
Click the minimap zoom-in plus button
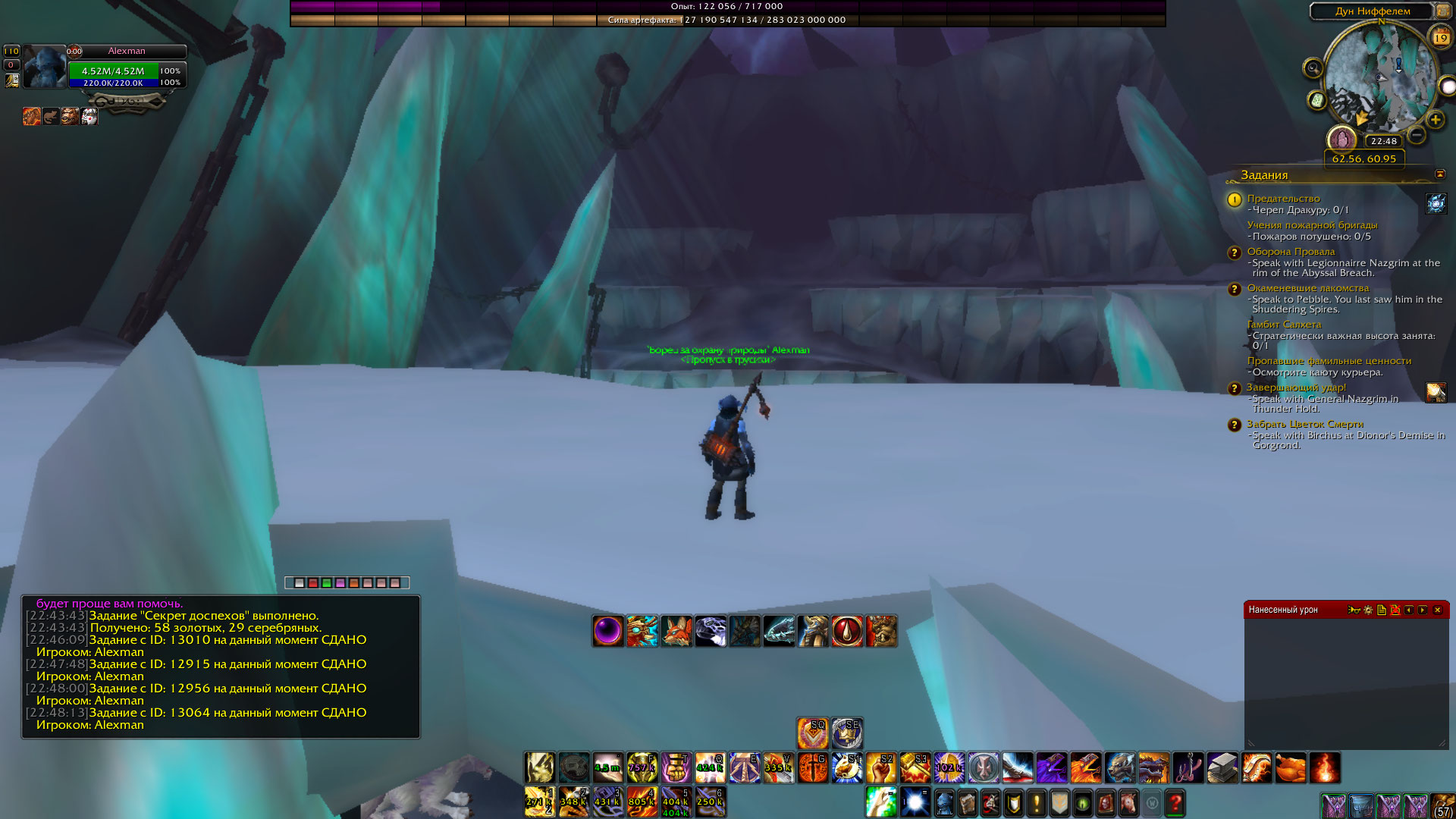pos(1435,120)
